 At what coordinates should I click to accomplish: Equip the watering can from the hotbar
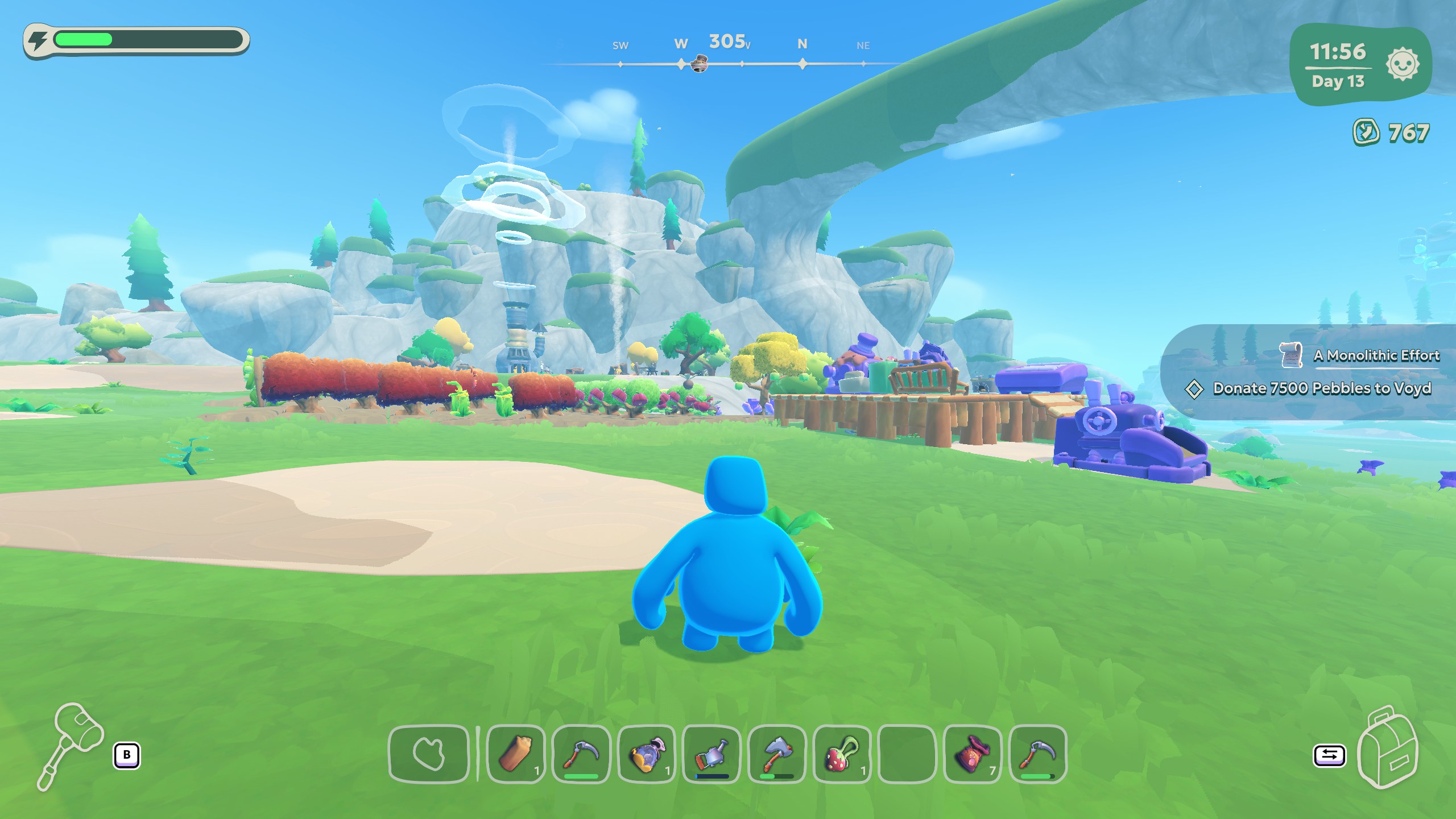tap(712, 754)
